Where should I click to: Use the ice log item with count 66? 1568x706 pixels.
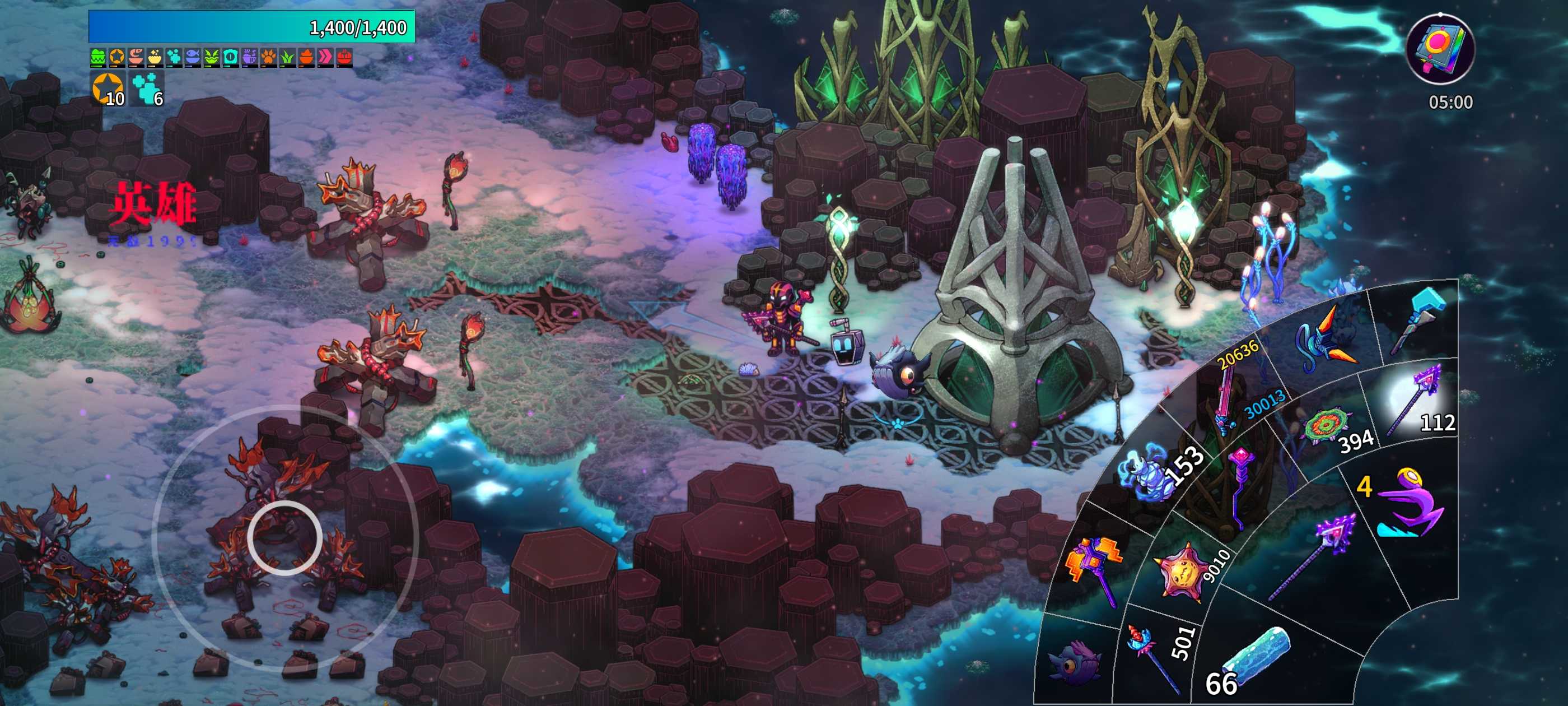pos(1254,657)
